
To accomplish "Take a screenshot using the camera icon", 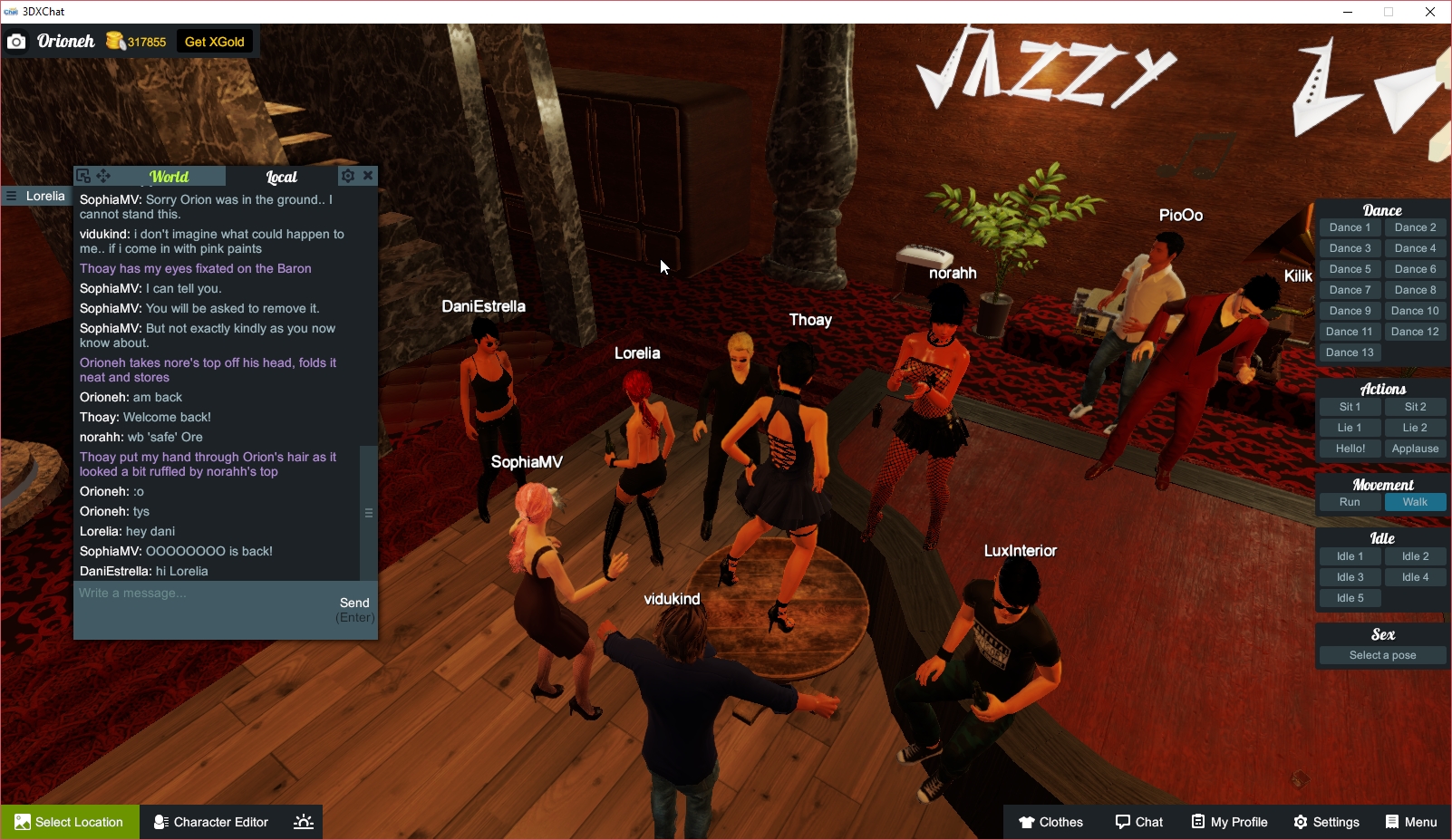I will click(16, 41).
